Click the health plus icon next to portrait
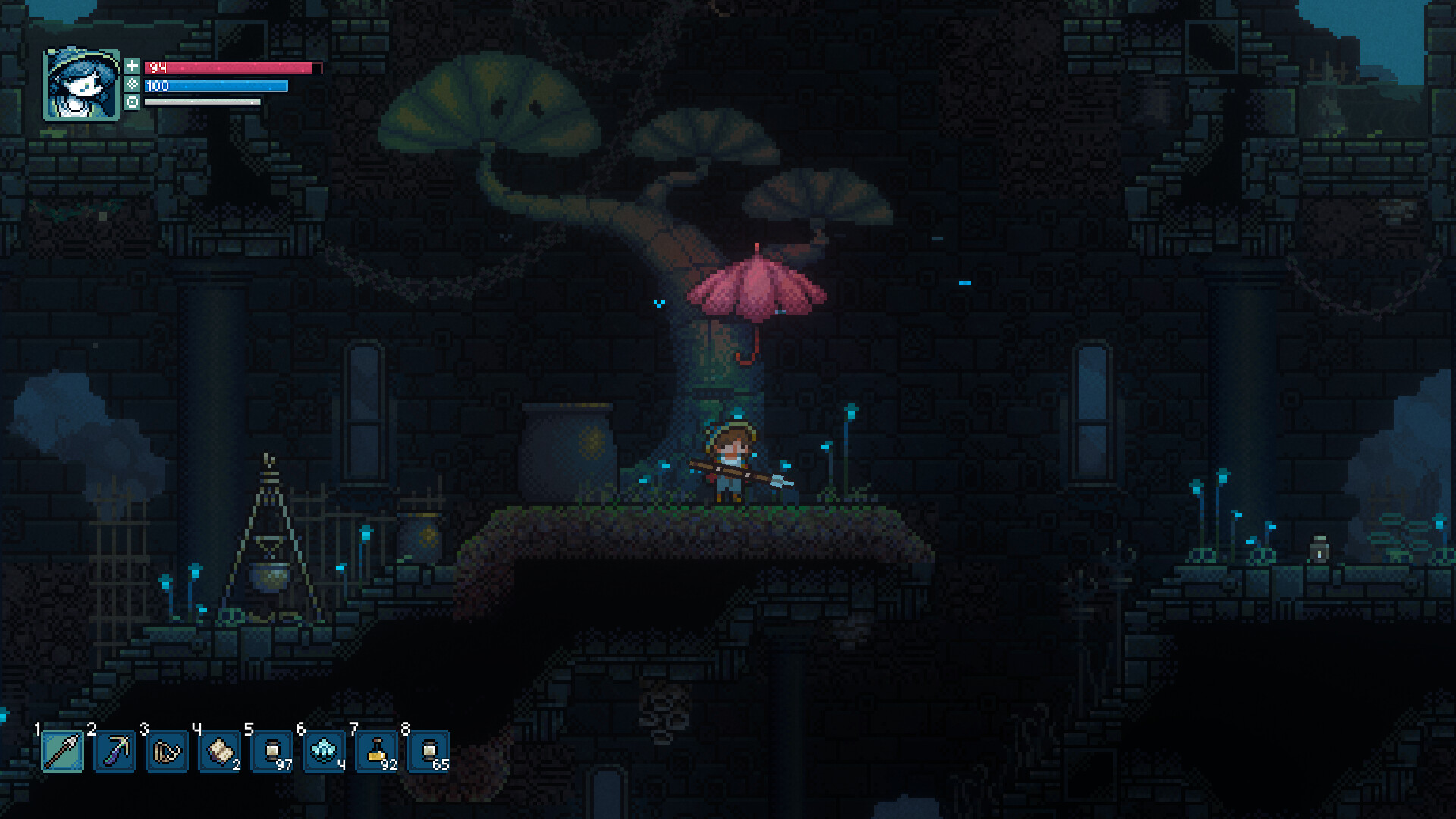Image resolution: width=1456 pixels, height=819 pixels. point(134,66)
